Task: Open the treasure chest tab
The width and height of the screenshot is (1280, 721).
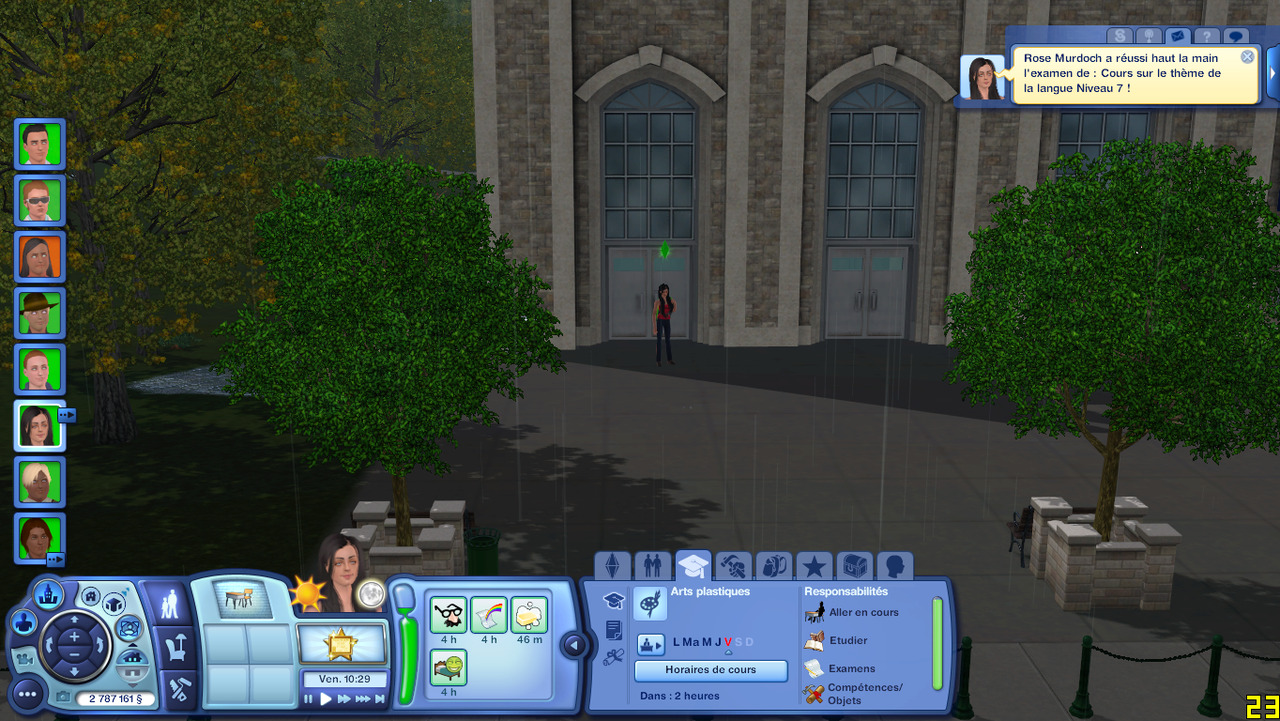Action: click(854, 567)
